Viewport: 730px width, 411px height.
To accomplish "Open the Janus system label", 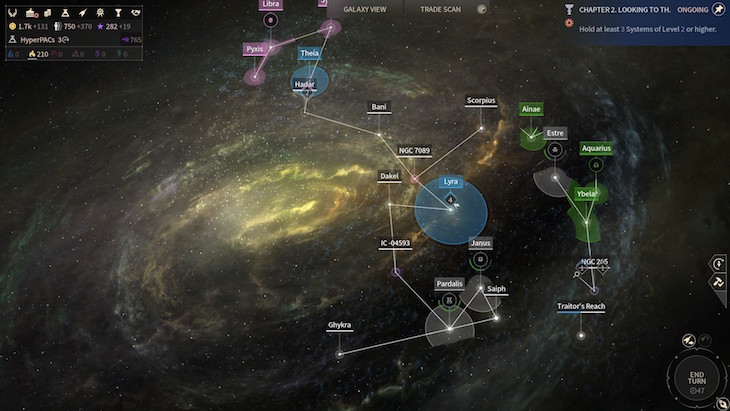I will pyautogui.click(x=481, y=243).
